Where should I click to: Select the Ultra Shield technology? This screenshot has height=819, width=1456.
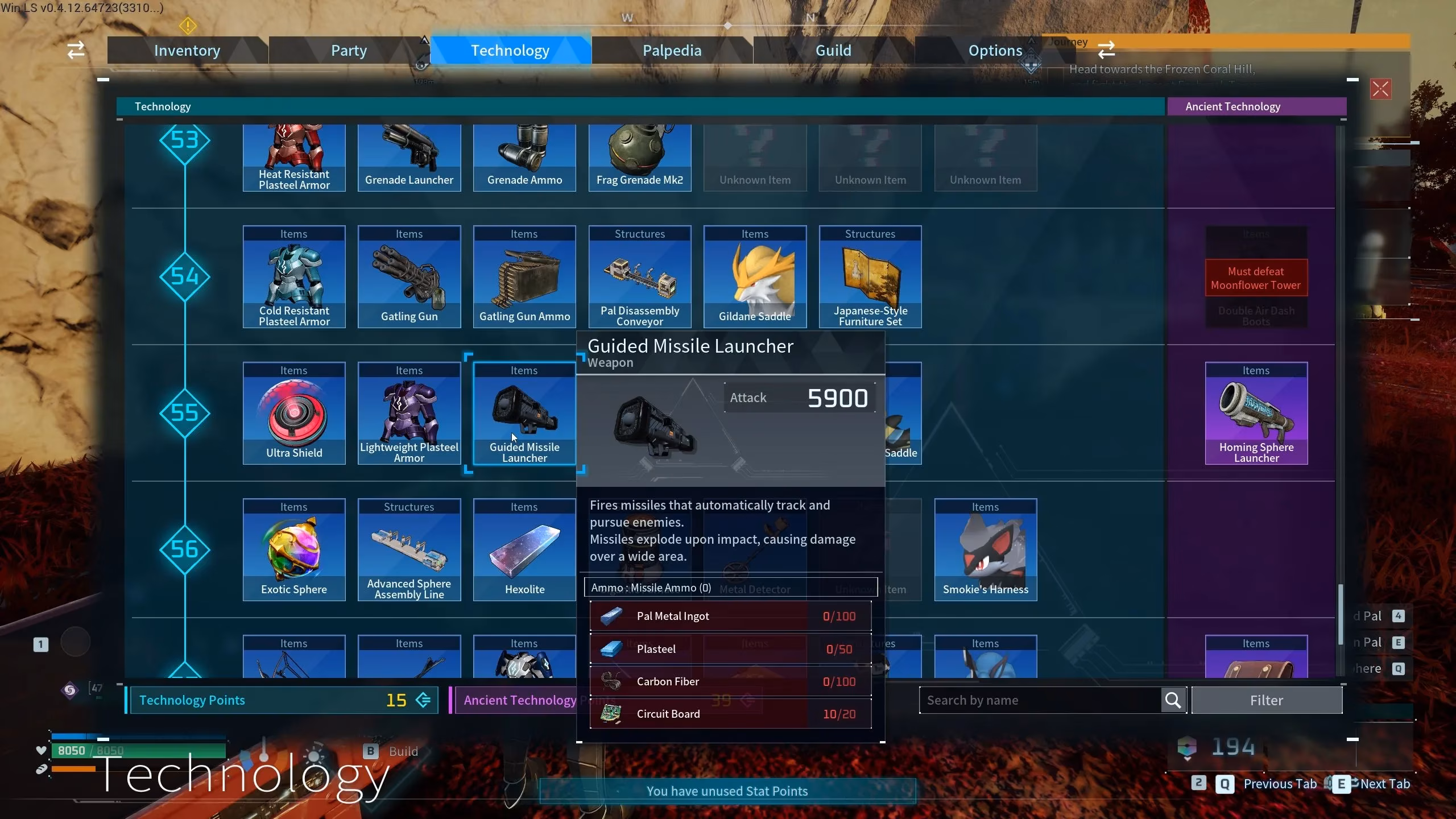[294, 413]
